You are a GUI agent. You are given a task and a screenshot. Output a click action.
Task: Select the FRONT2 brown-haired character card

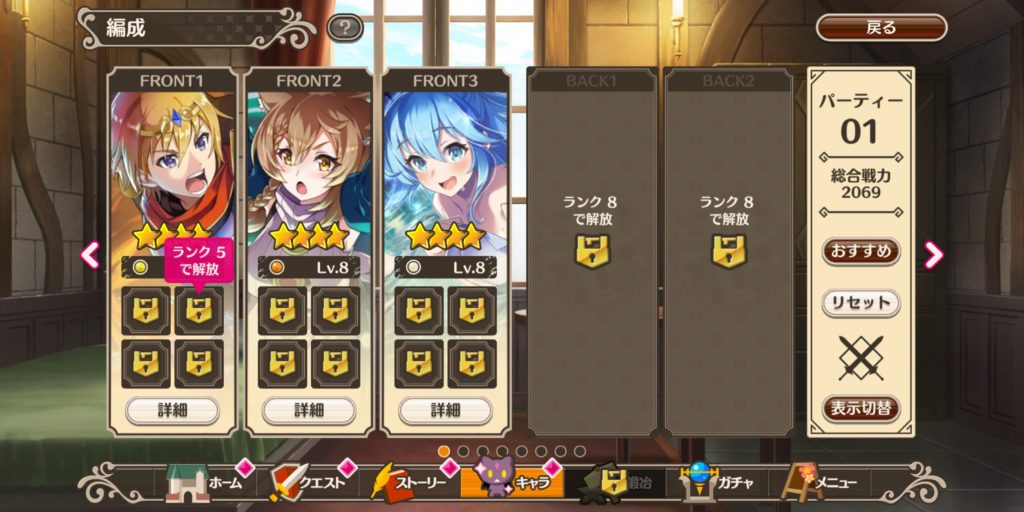(308, 165)
